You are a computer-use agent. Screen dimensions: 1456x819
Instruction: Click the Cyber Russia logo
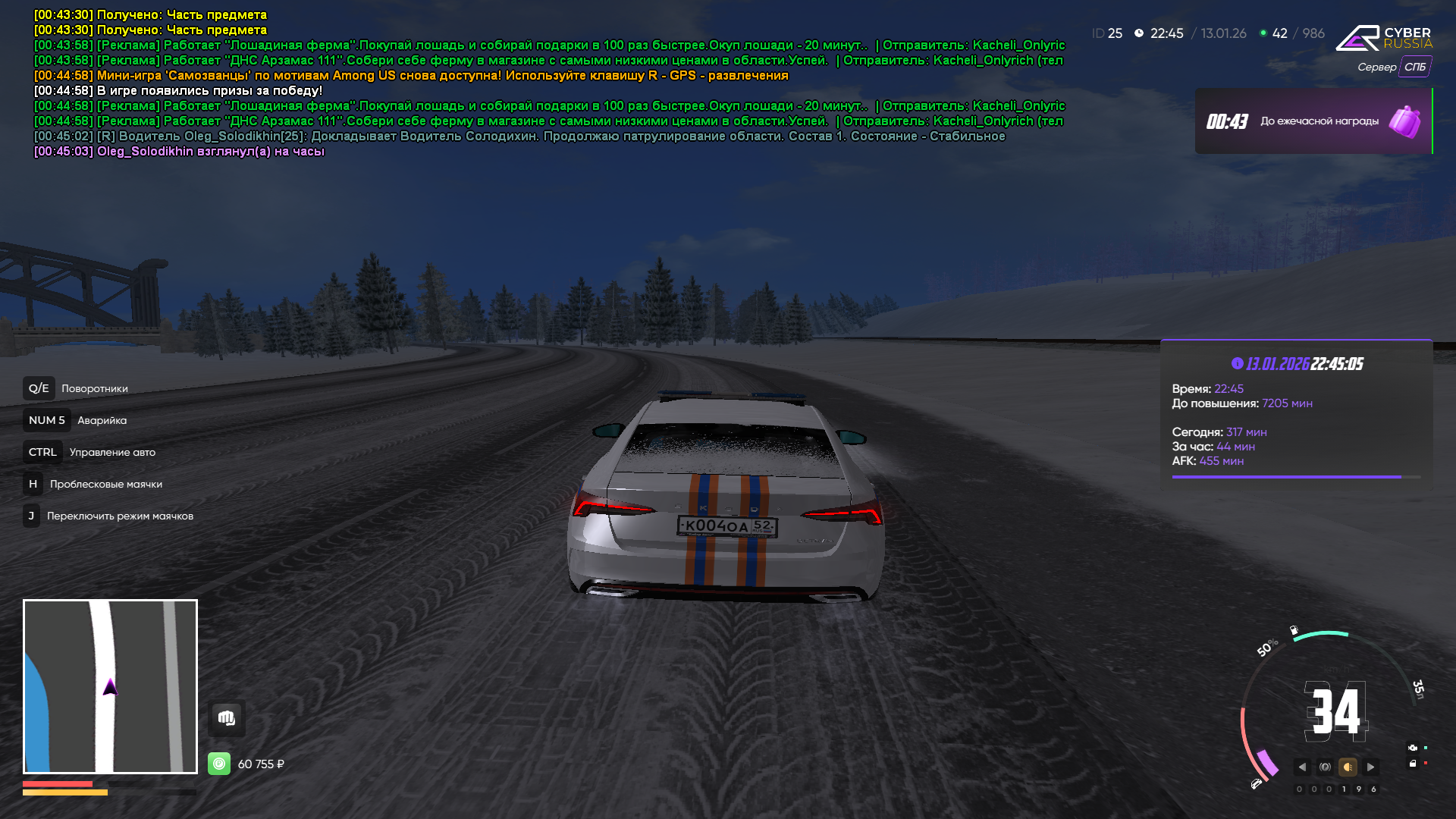pyautogui.click(x=1383, y=38)
